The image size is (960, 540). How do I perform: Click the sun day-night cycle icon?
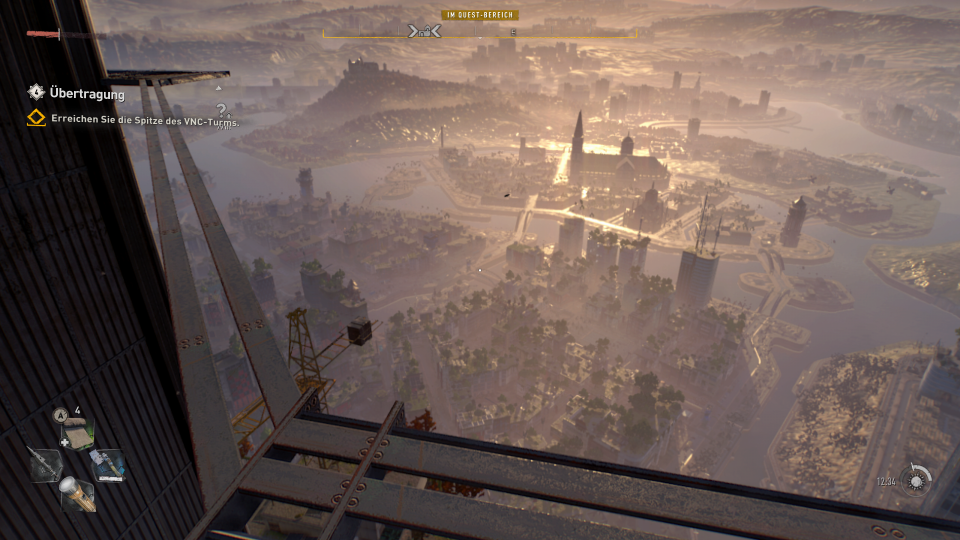(x=915, y=480)
